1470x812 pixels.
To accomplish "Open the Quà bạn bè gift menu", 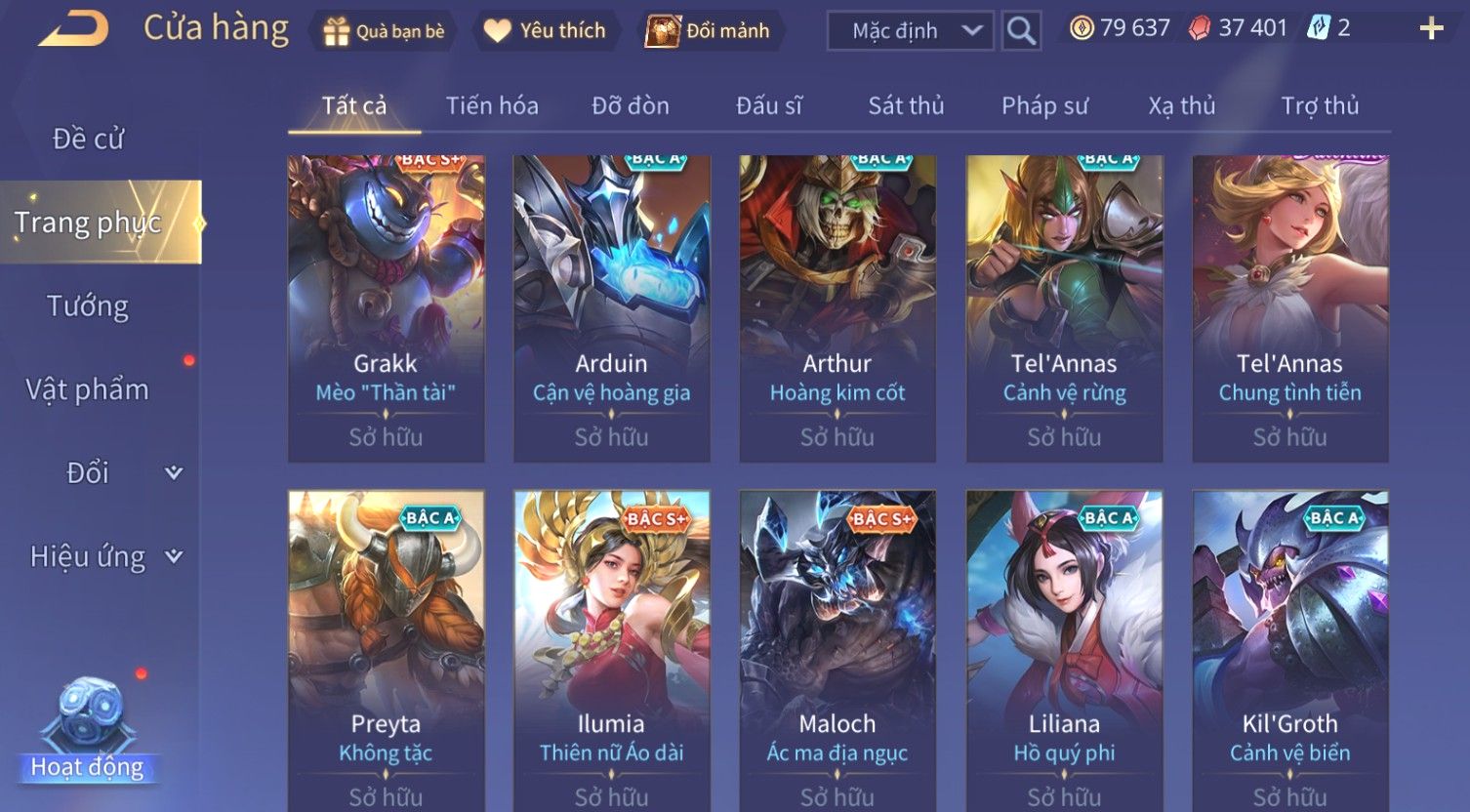I will [x=384, y=31].
